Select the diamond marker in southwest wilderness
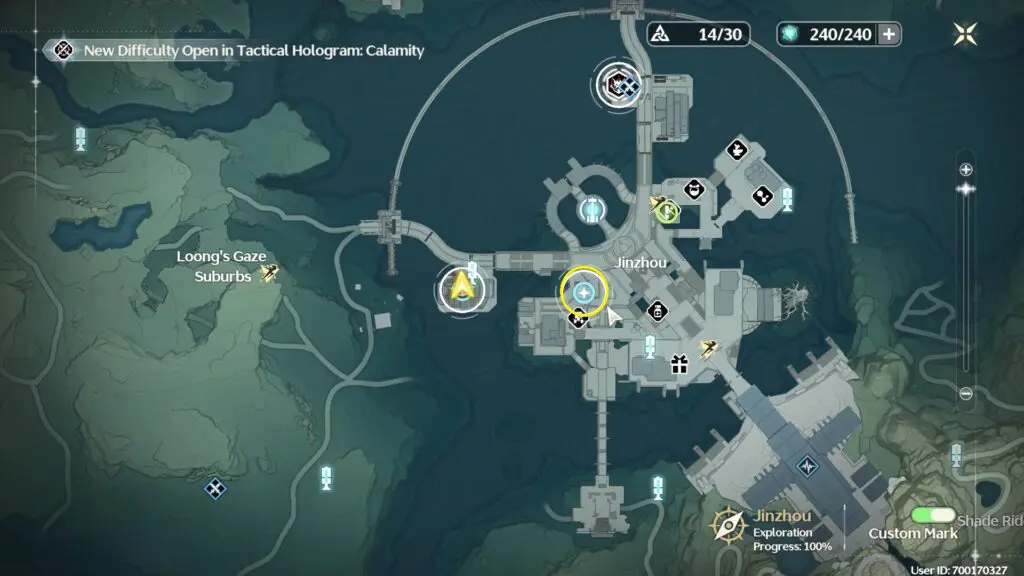Screen dimensions: 1024x576 pos(214,489)
